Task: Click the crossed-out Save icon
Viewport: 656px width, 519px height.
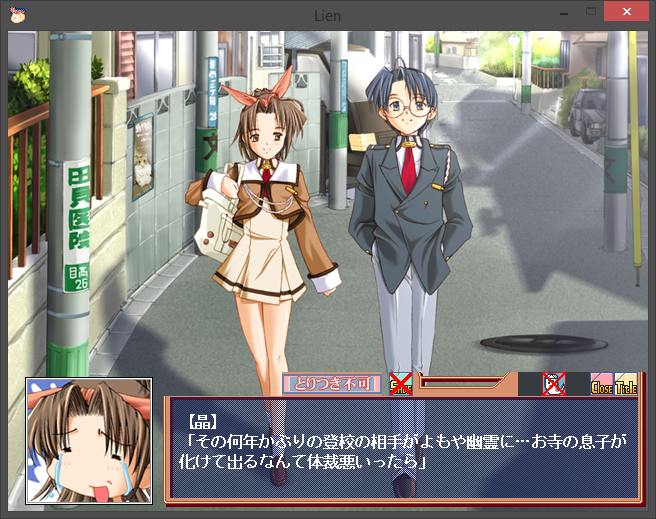Action: click(401, 382)
